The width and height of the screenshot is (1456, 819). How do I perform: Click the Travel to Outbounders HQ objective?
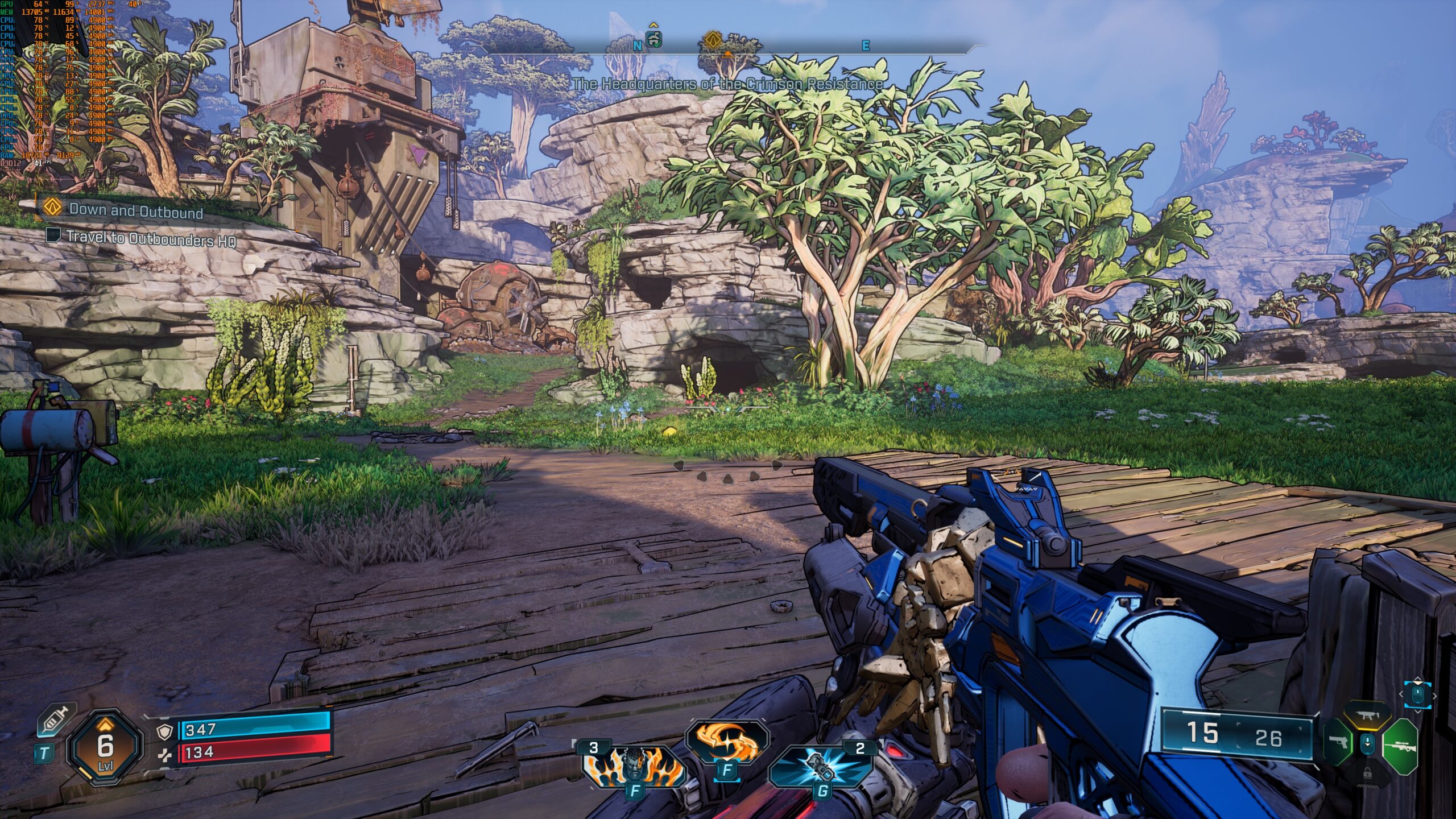[x=150, y=238]
